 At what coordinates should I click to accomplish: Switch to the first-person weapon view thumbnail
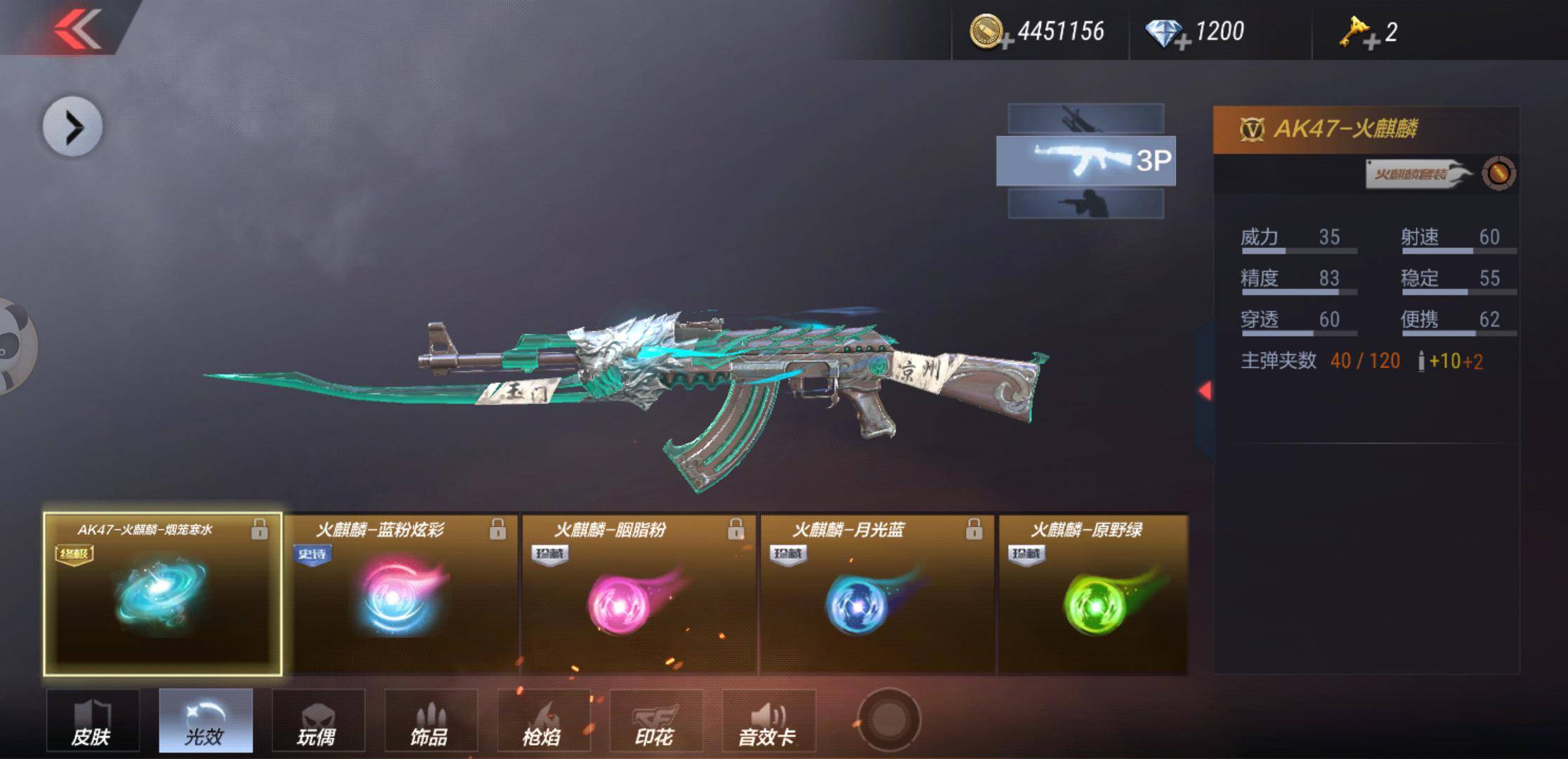(1085, 118)
